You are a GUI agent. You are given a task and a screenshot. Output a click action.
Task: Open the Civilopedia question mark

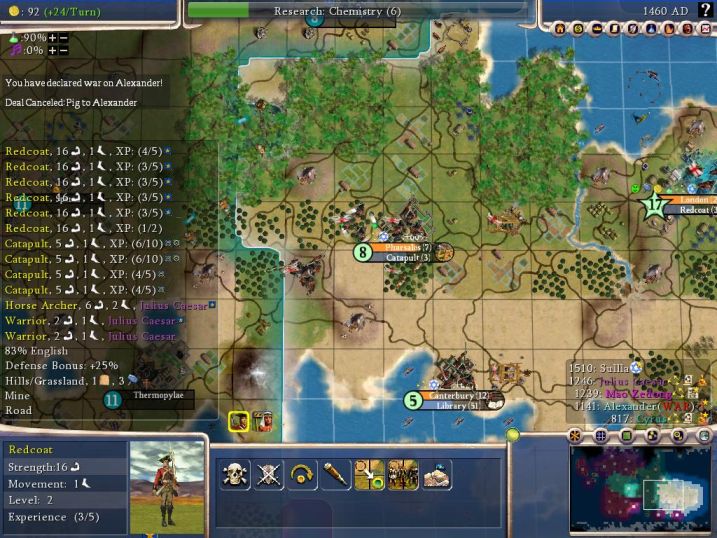[x=706, y=10]
